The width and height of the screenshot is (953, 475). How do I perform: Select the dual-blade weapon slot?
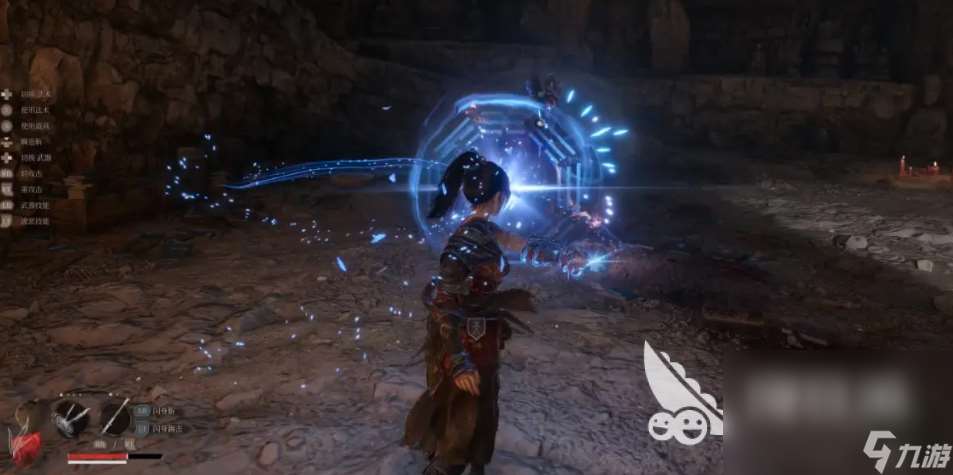click(x=71, y=416)
